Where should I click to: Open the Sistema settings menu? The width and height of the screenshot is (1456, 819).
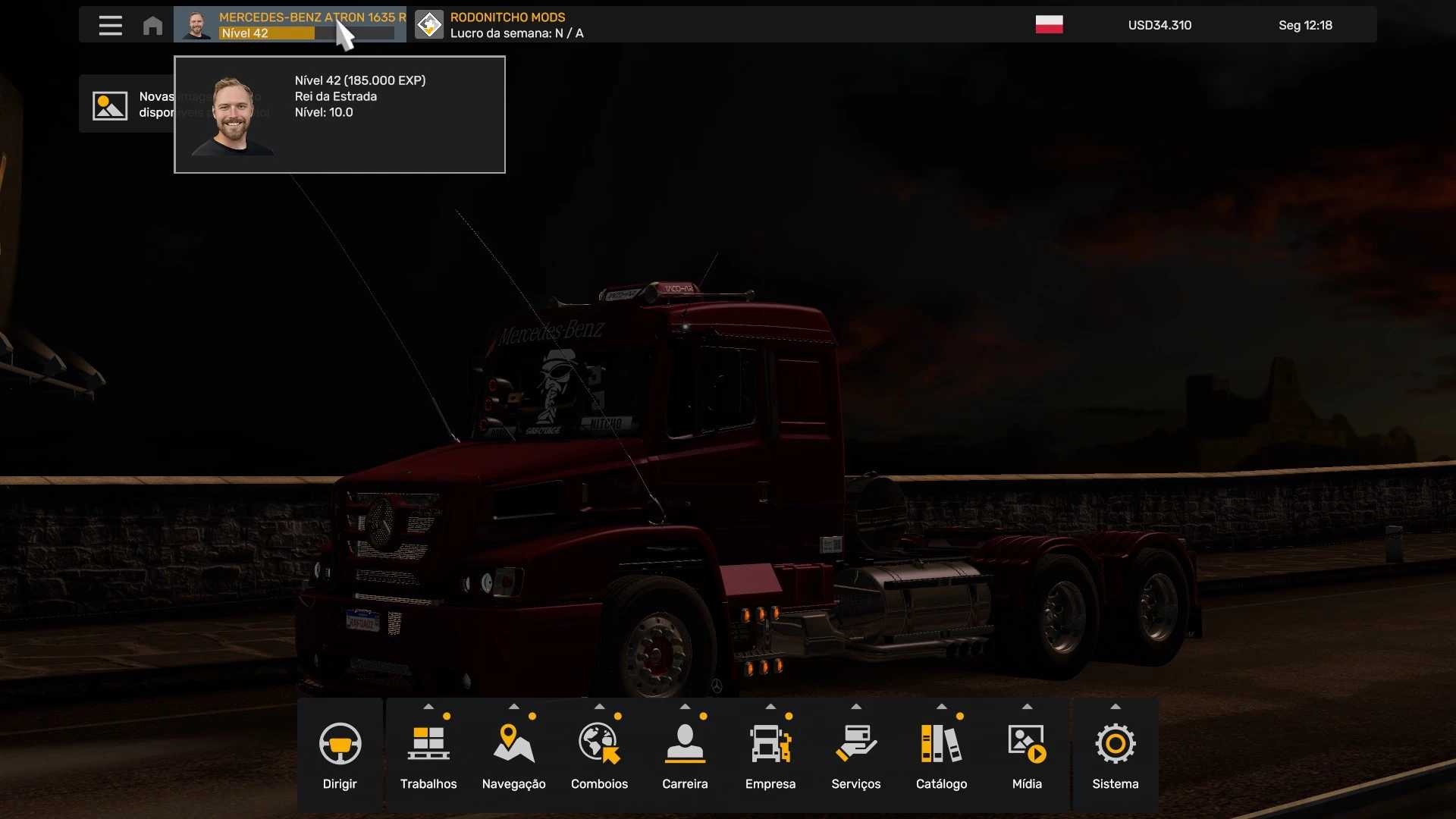point(1115,754)
